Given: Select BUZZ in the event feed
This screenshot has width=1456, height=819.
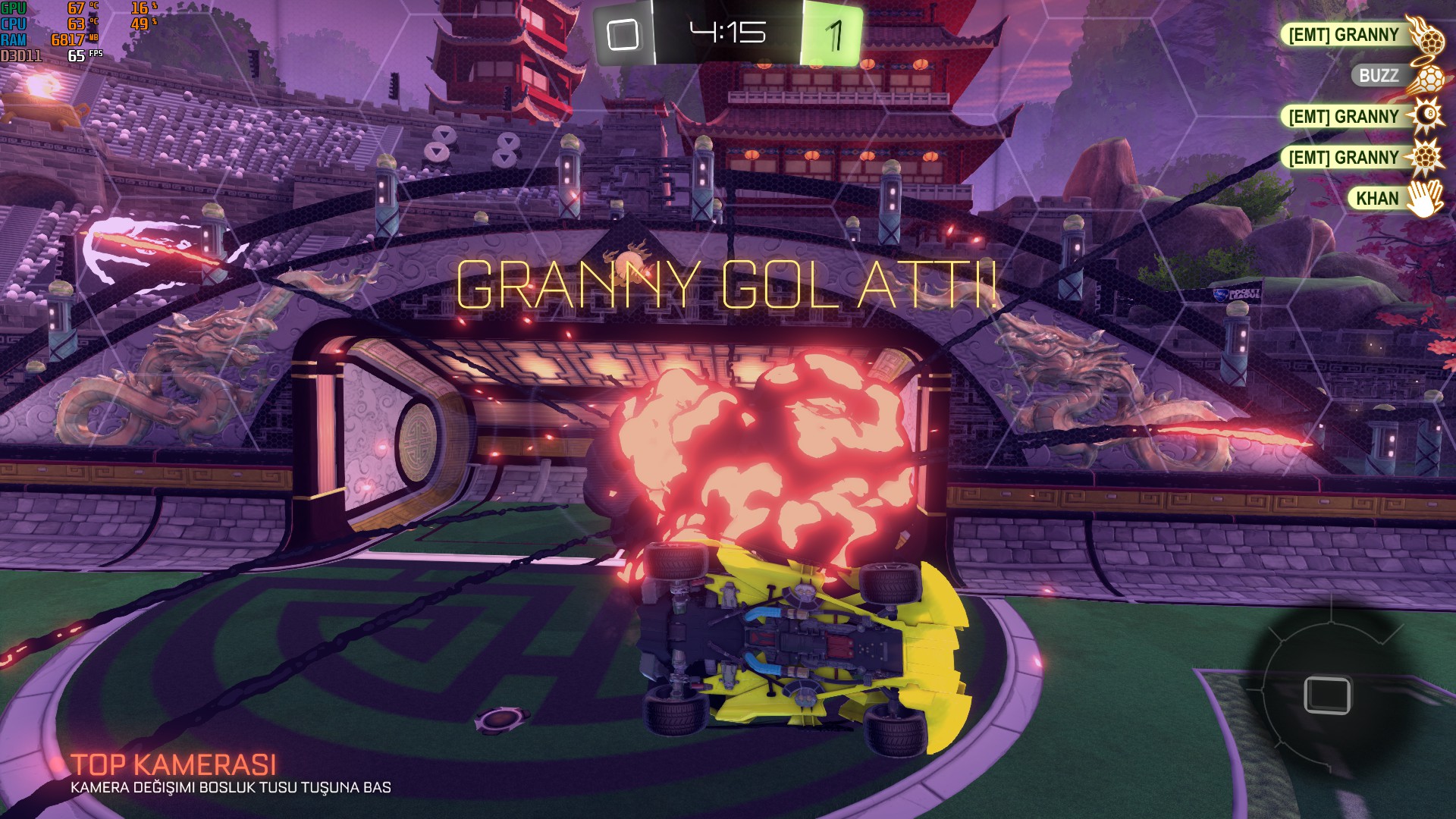Looking at the screenshot, I should [x=1378, y=76].
